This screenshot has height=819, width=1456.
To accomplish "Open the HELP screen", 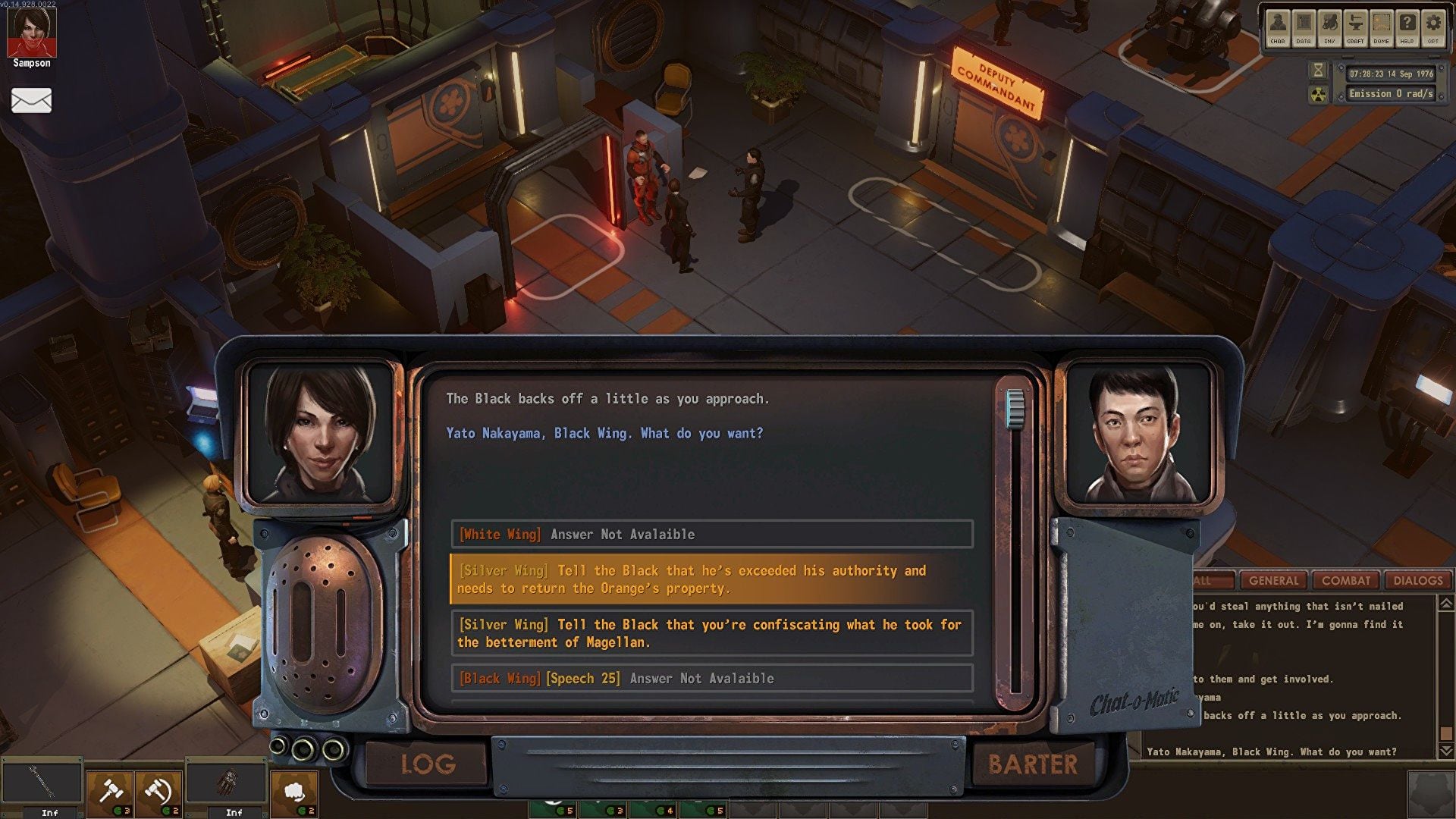I will click(1407, 29).
